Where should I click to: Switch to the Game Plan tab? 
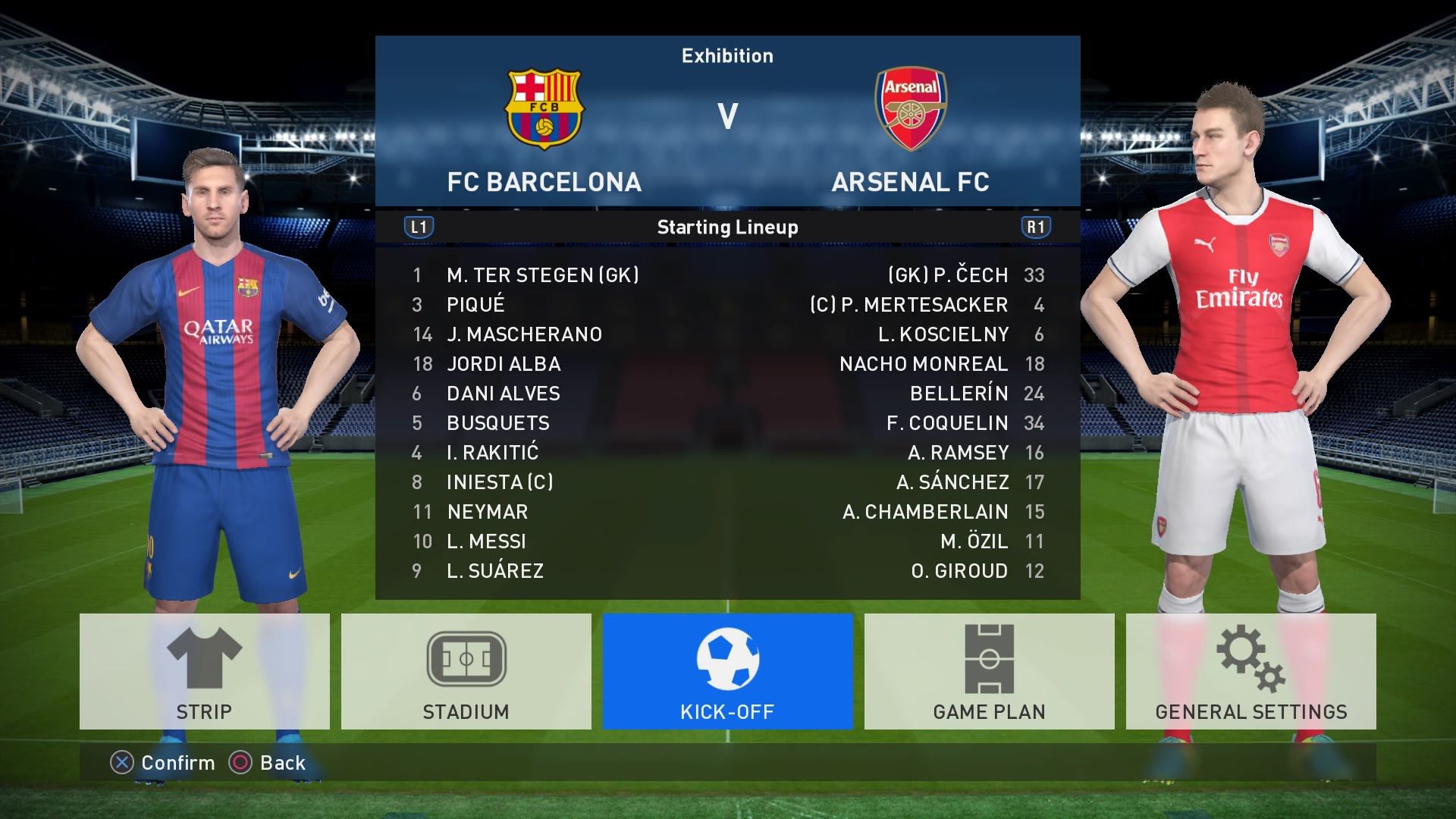990,711
